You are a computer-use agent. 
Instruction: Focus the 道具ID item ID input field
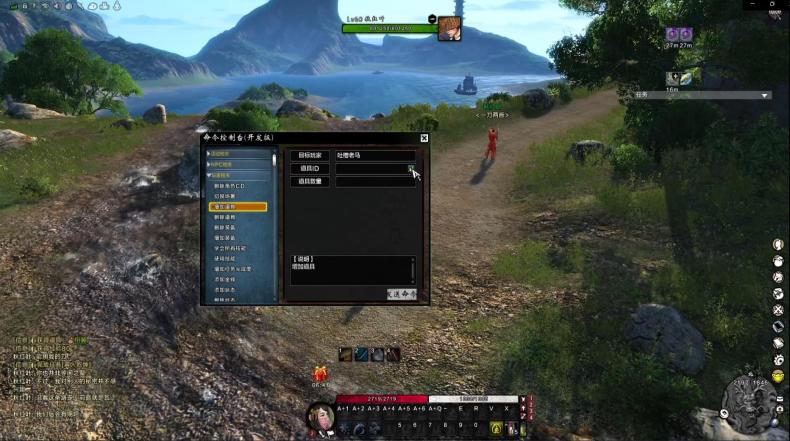tap(370, 169)
